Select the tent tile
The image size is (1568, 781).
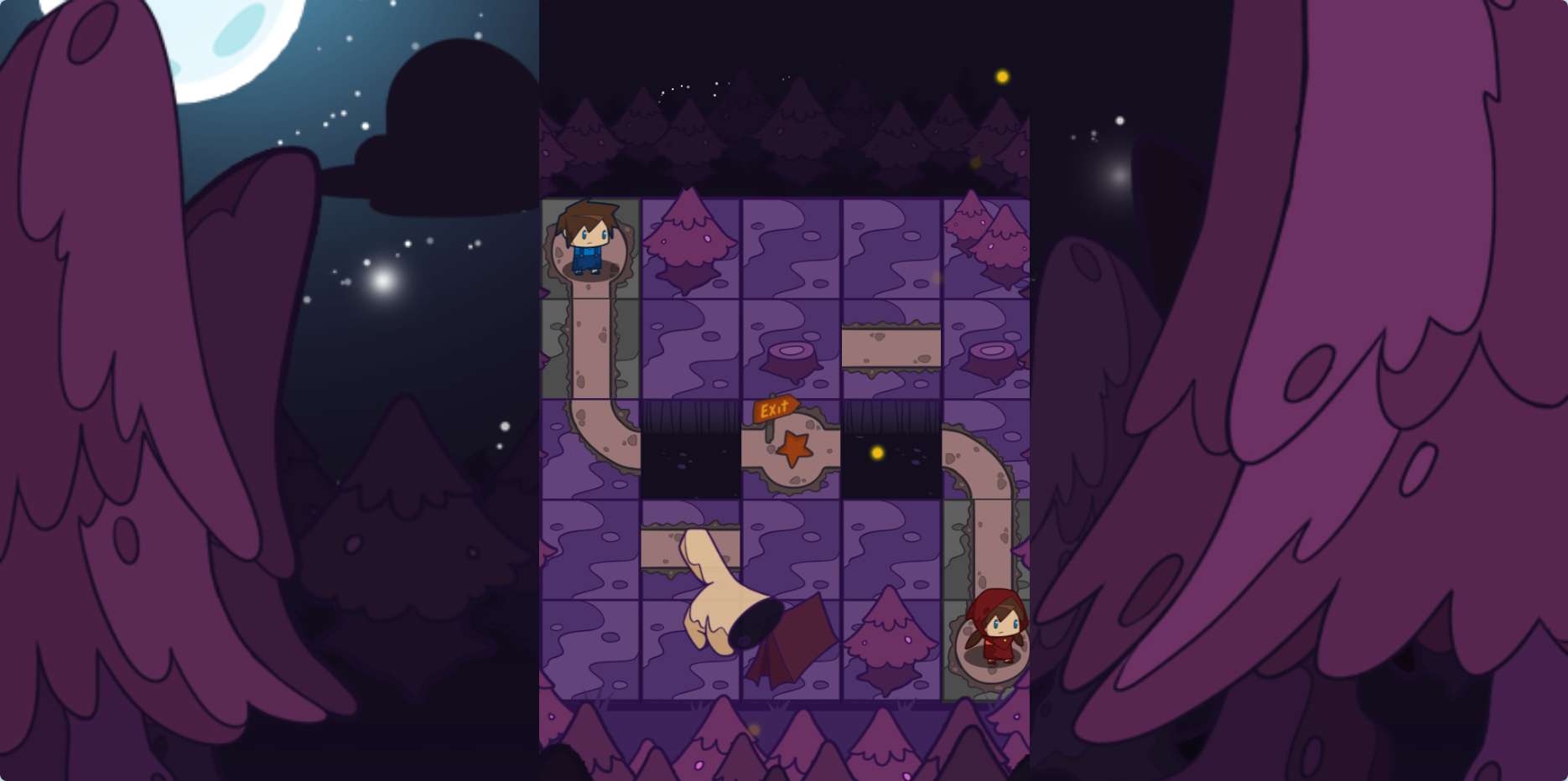[792, 649]
